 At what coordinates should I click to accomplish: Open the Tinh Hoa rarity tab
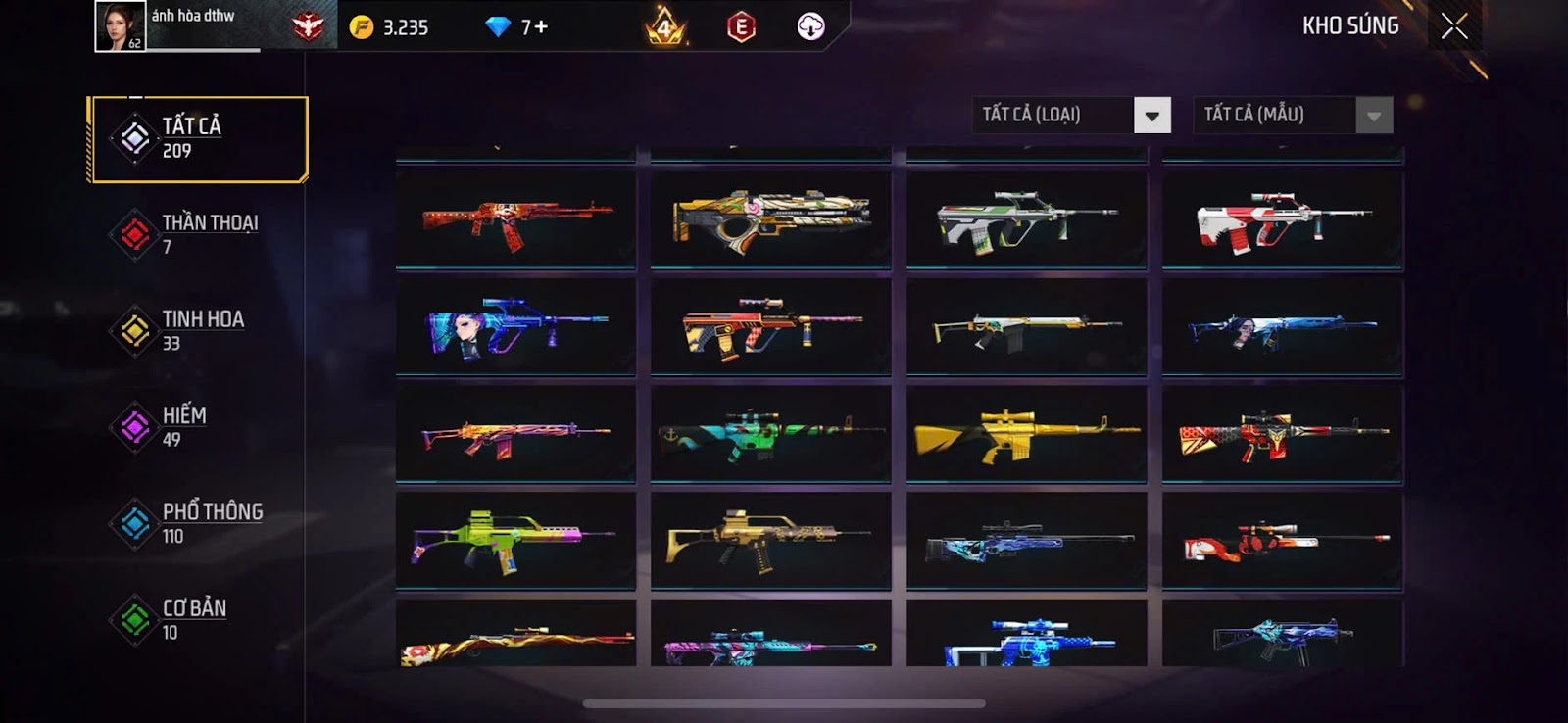199,330
